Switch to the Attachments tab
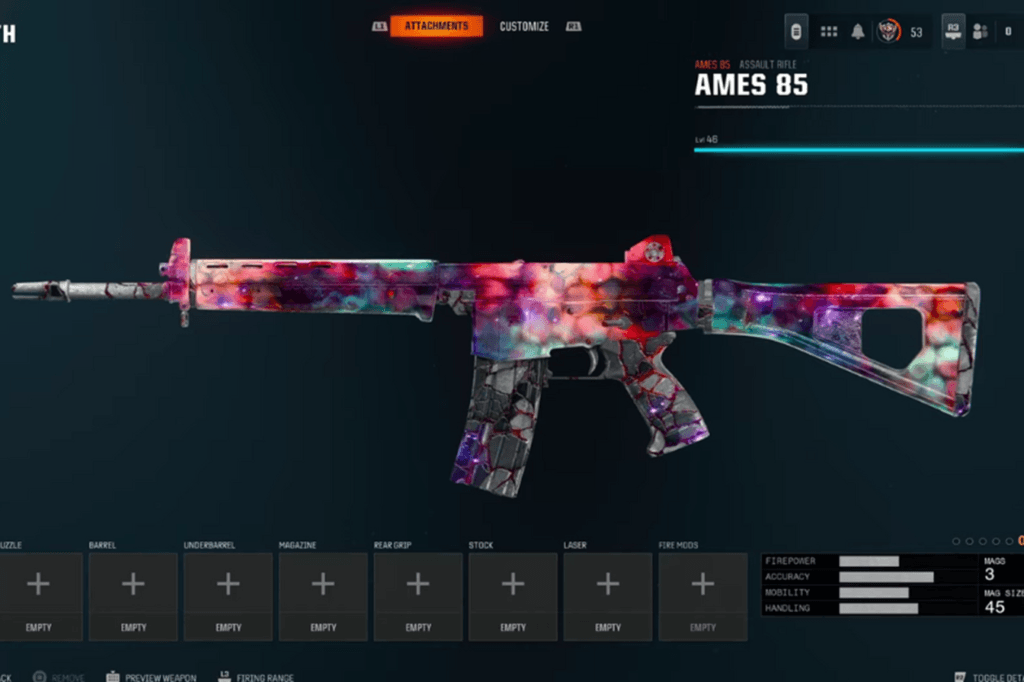Viewport: 1024px width, 682px height. [x=436, y=26]
